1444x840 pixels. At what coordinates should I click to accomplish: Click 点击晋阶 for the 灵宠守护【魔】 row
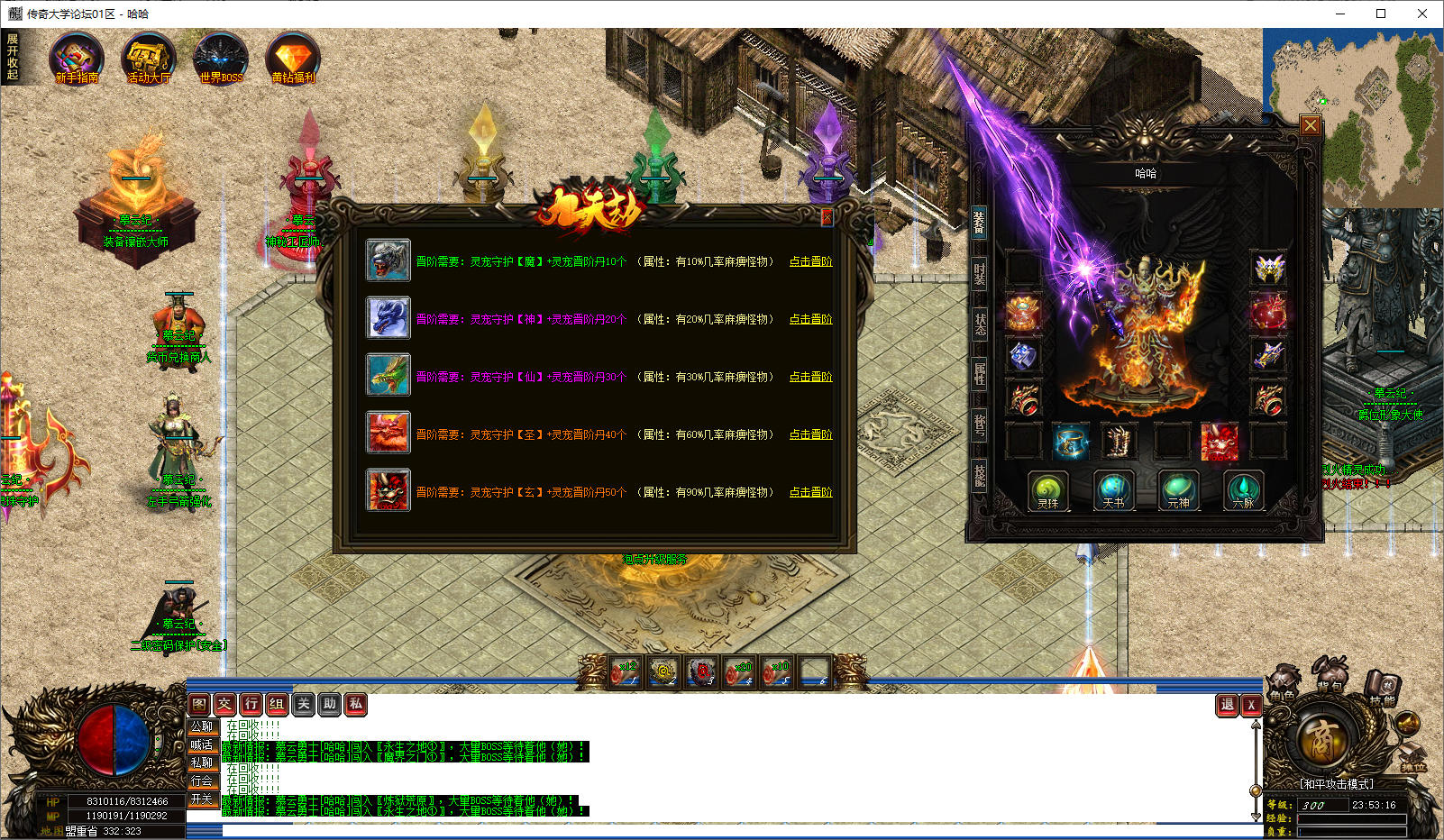tap(810, 261)
